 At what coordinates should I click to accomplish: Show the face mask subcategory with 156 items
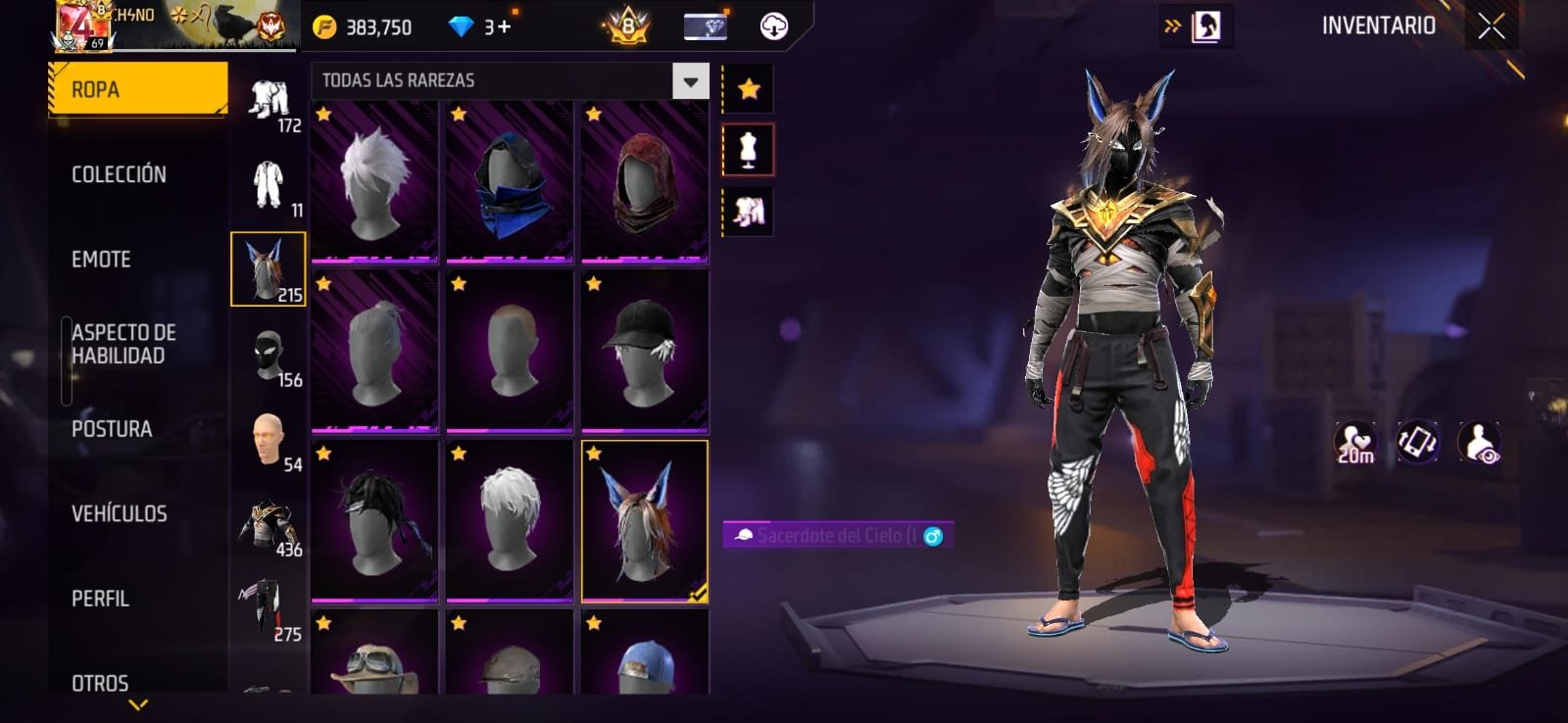coord(269,355)
